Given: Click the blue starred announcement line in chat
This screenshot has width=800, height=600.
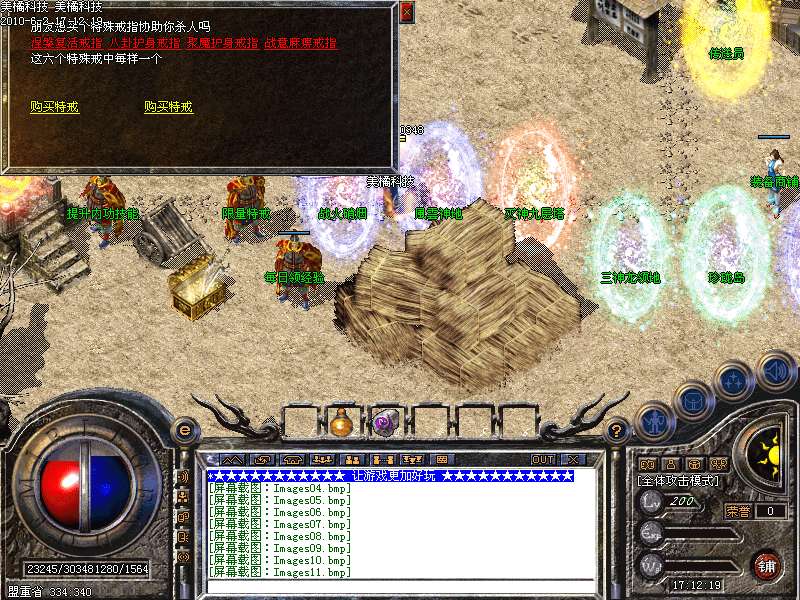Looking at the screenshot, I should [x=390, y=476].
